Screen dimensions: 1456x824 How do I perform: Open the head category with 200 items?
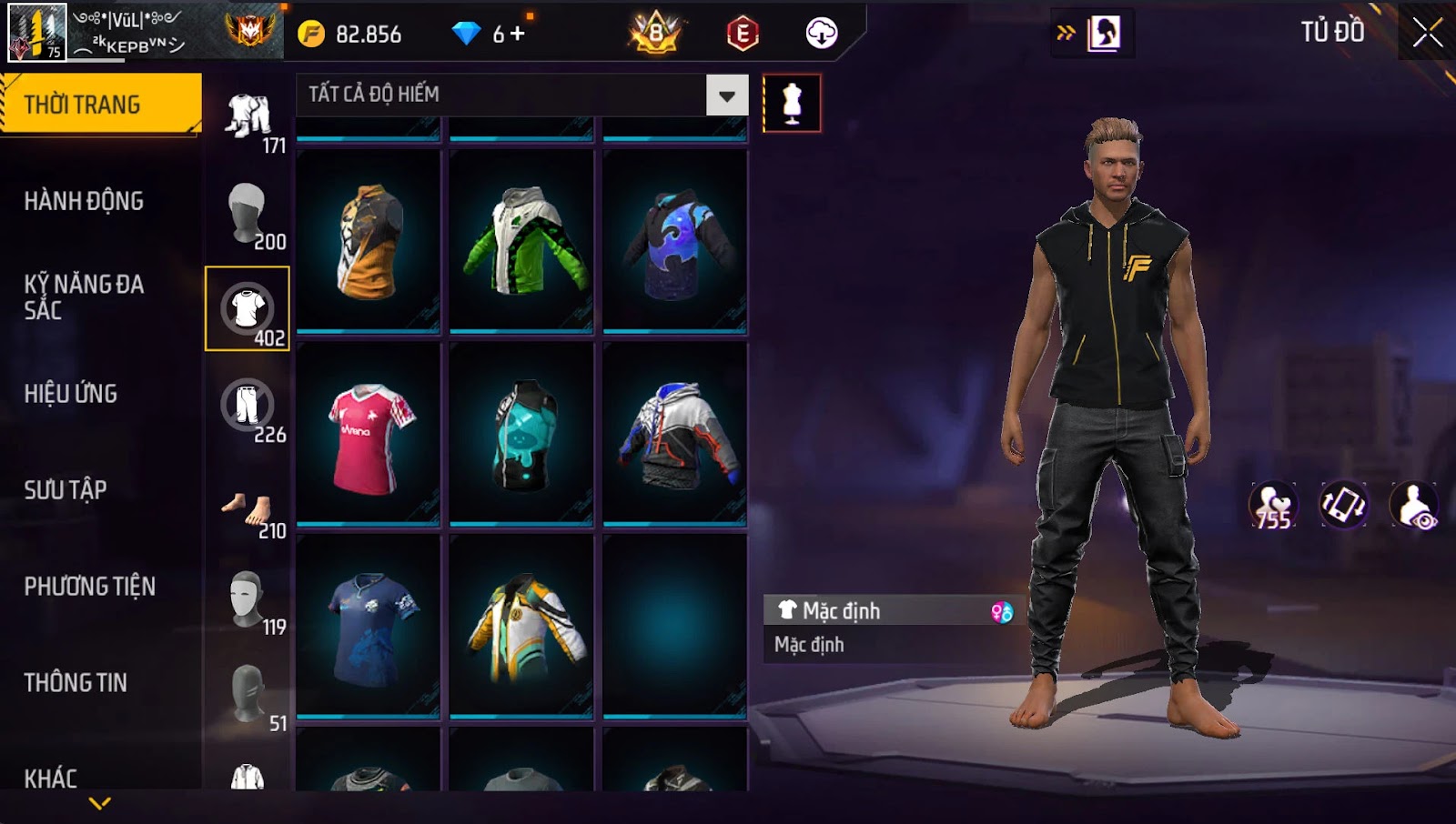[x=248, y=213]
